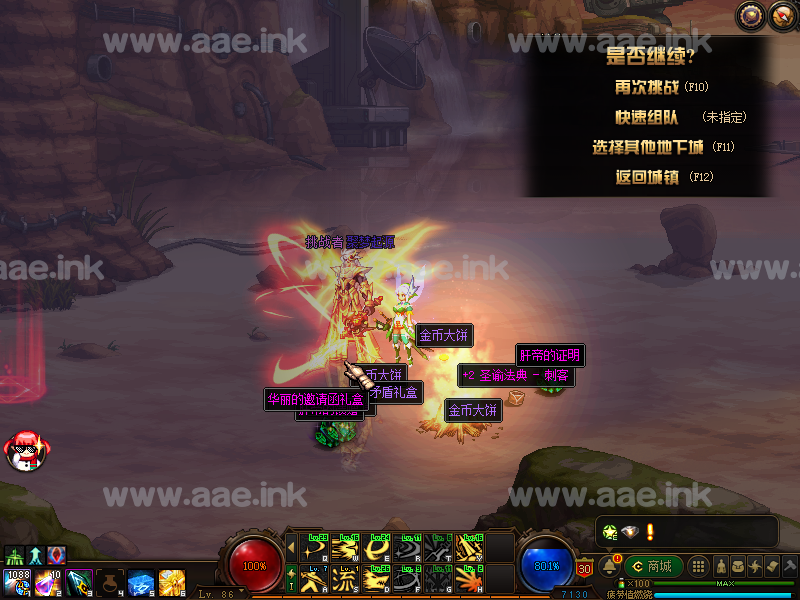This screenshot has height=600, width=800.
Task: Click the round gear-rimmed button beside the compass
Action: [x=781, y=14]
